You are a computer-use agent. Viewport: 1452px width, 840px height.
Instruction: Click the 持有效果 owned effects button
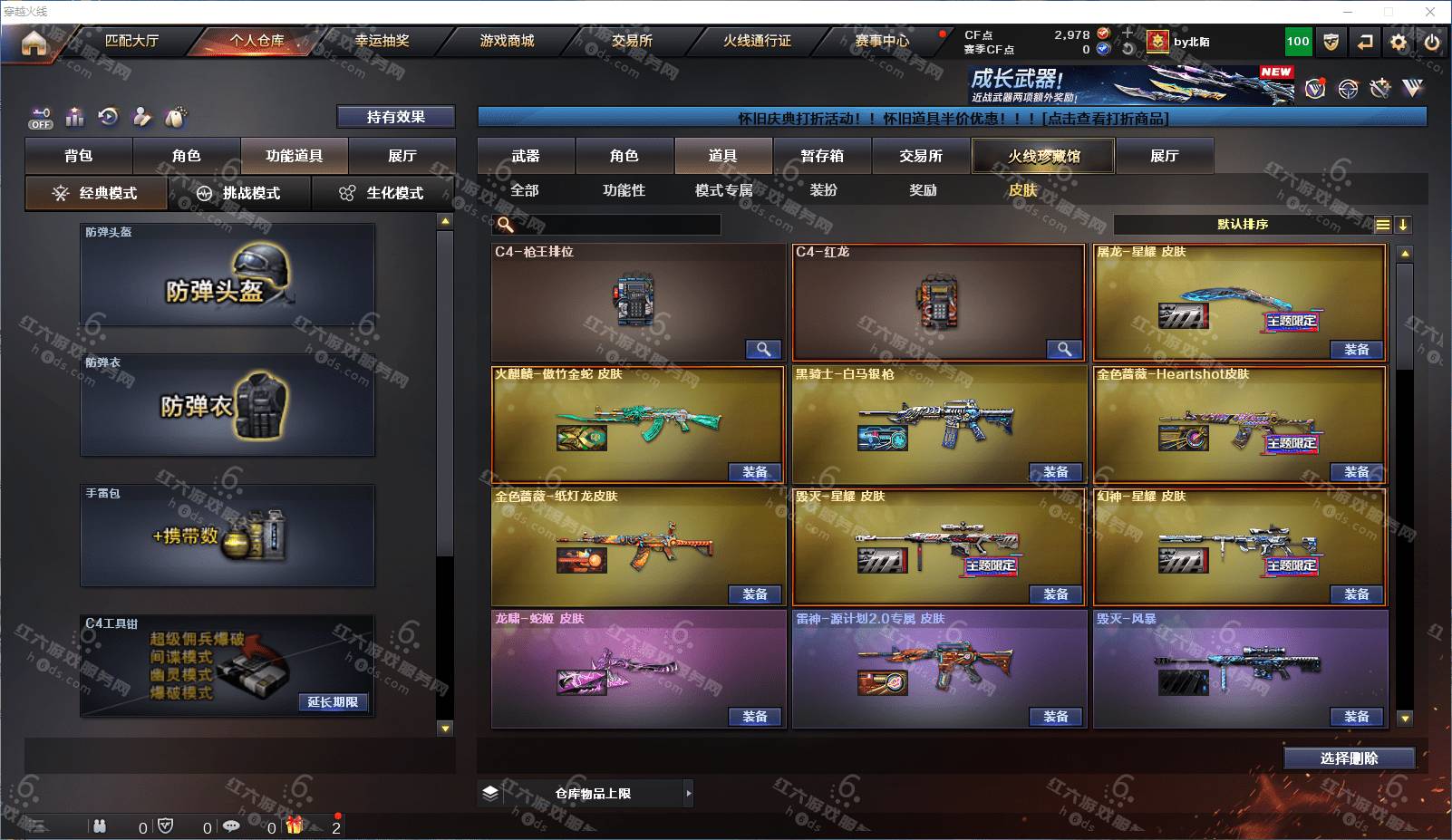pyautogui.click(x=395, y=117)
